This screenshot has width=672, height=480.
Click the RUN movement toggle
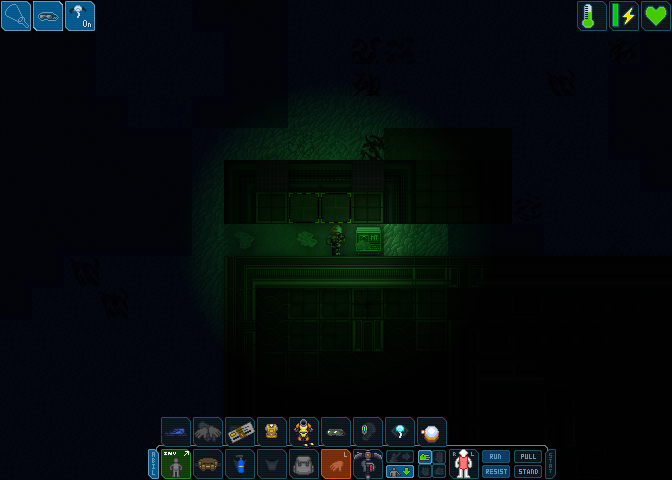point(496,456)
